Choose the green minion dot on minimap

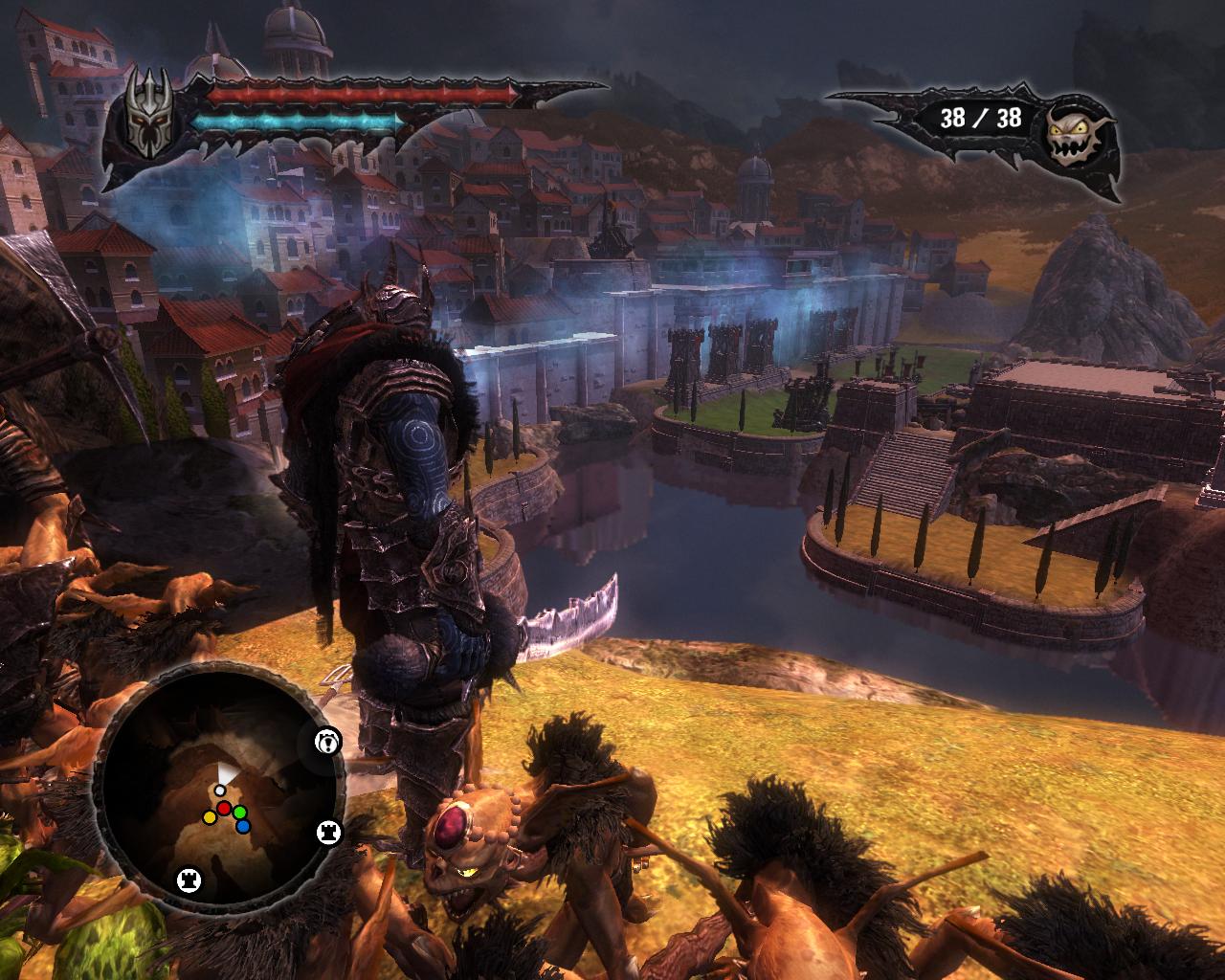coord(240,813)
